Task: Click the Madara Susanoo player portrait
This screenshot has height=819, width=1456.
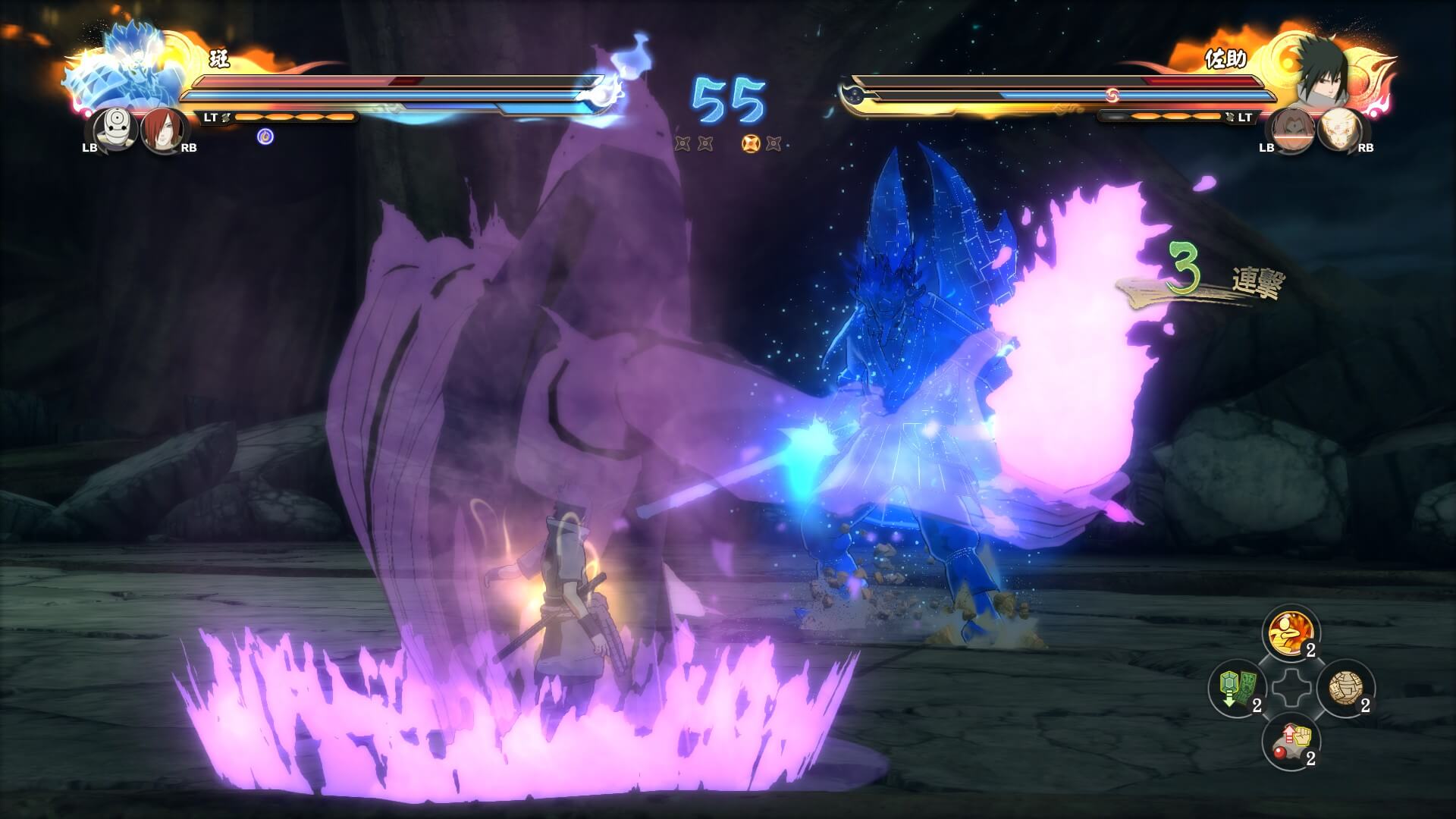Action: point(129,70)
